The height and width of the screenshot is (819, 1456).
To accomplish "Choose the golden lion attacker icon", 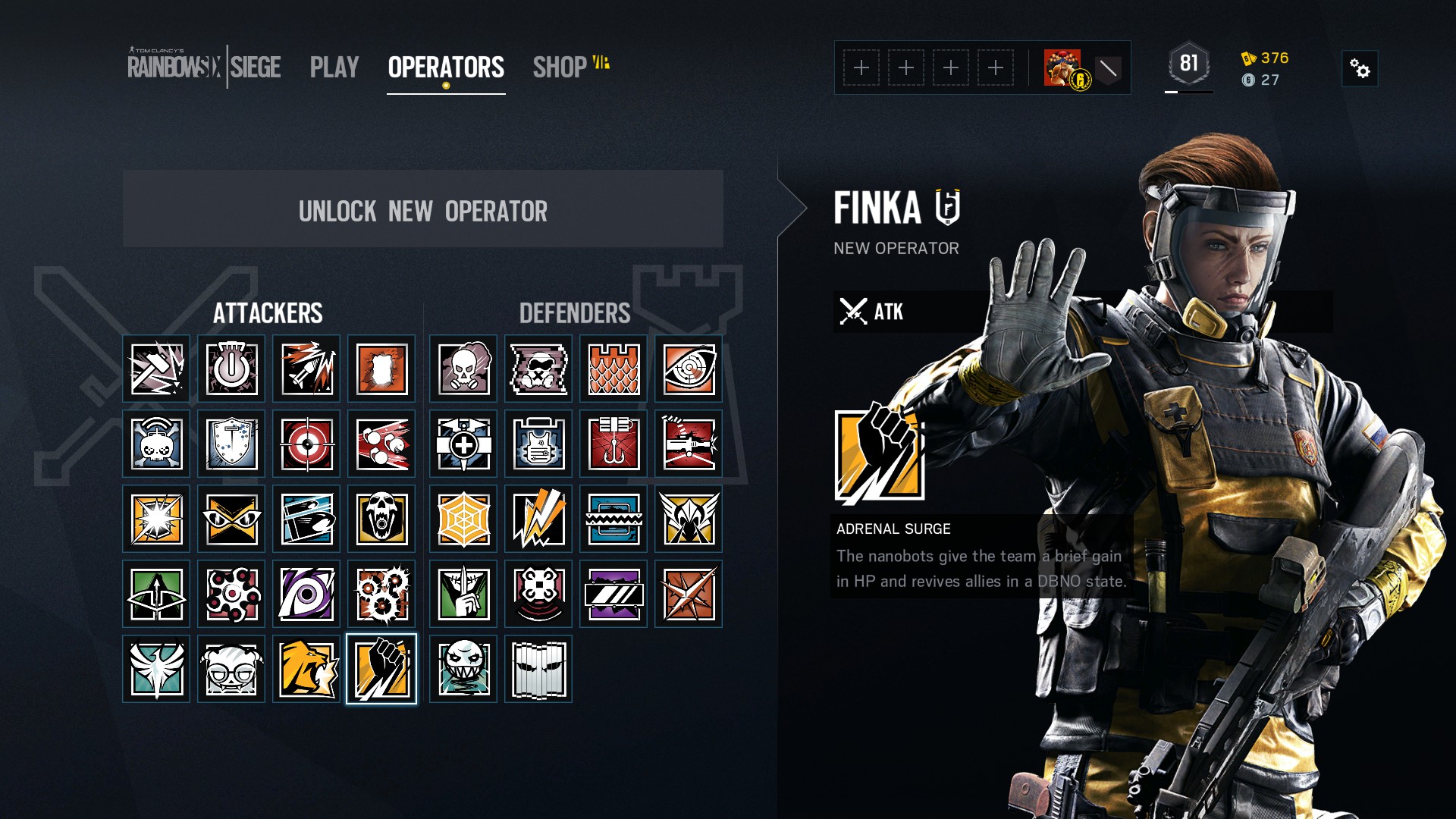I will pos(306,670).
